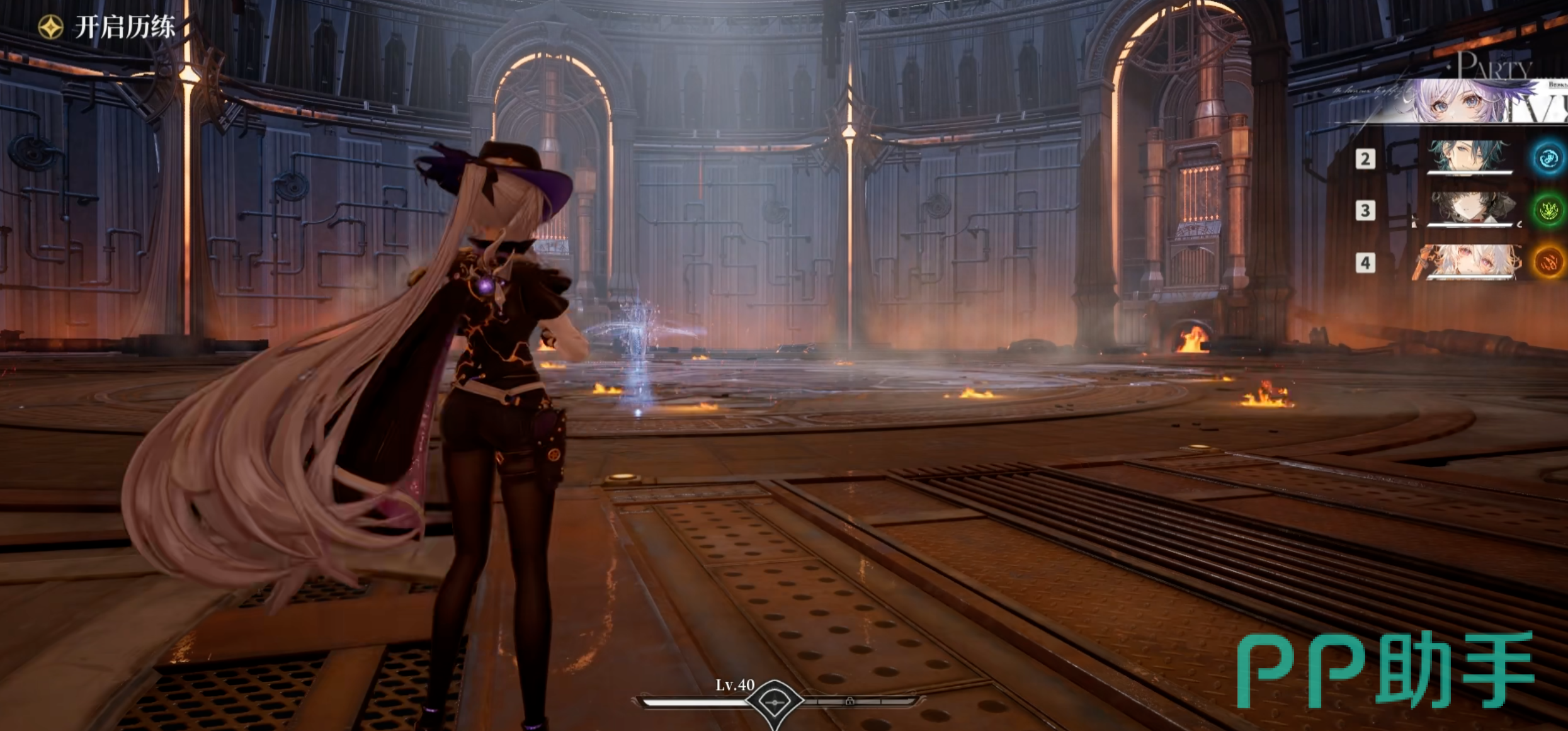This screenshot has height=731, width=1568.
Task: Click the diamond emblem beside Lv.40
Action: 774,701
